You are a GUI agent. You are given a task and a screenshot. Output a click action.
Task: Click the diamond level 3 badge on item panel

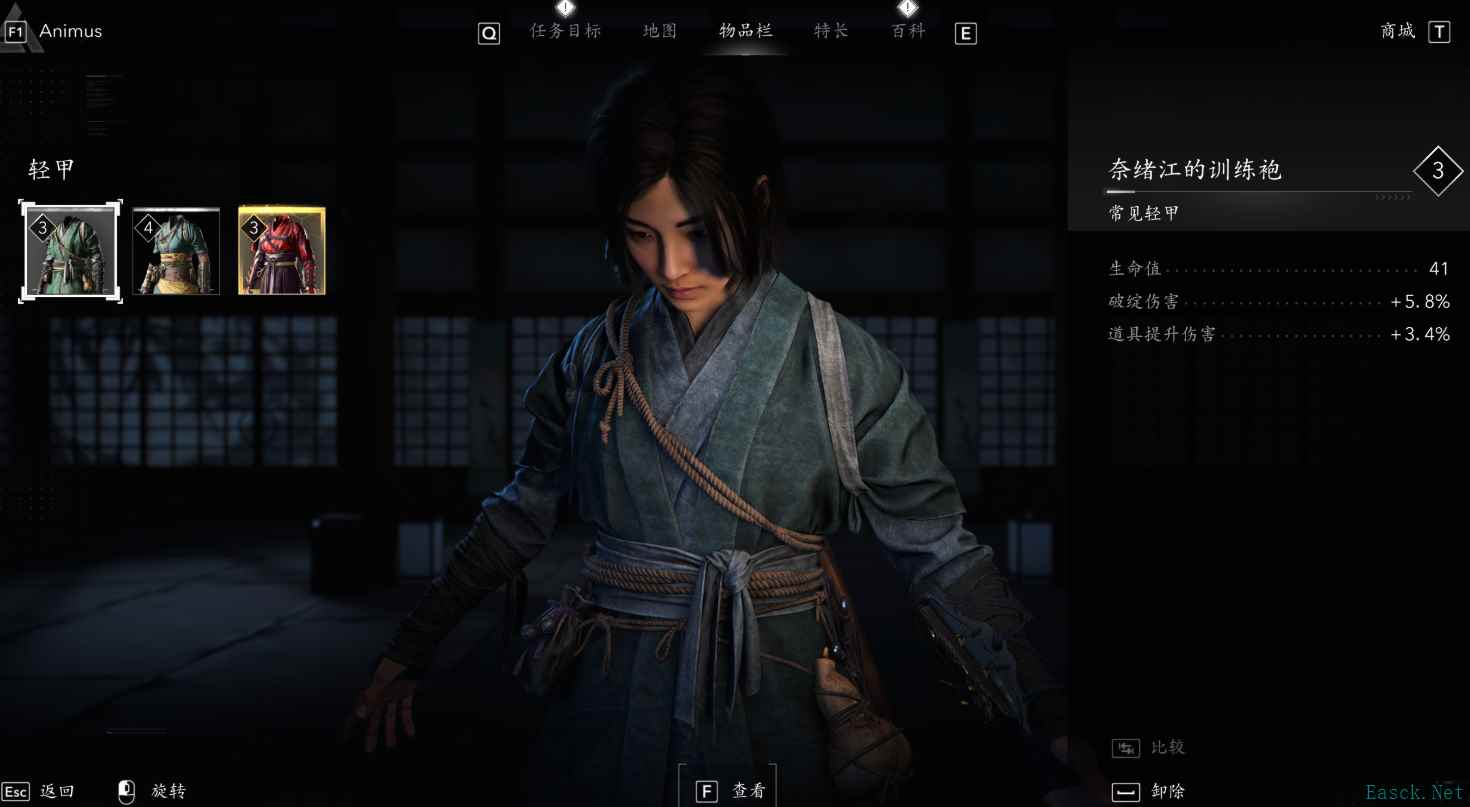pyautogui.click(x=1438, y=171)
